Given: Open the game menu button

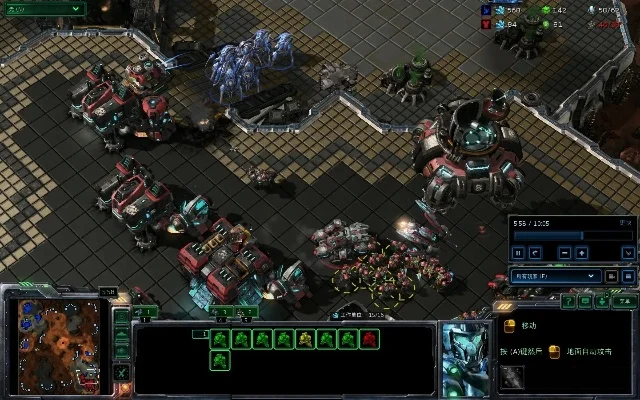Looking at the screenshot, I should pos(624,300).
